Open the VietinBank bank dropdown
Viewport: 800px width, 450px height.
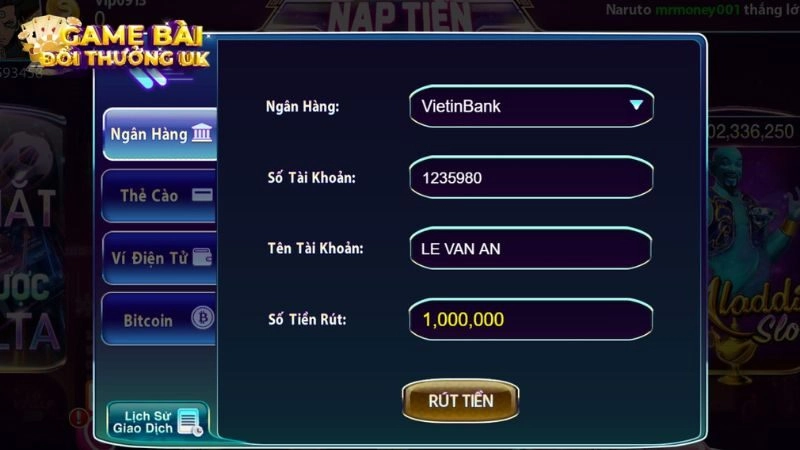[x=531, y=105]
